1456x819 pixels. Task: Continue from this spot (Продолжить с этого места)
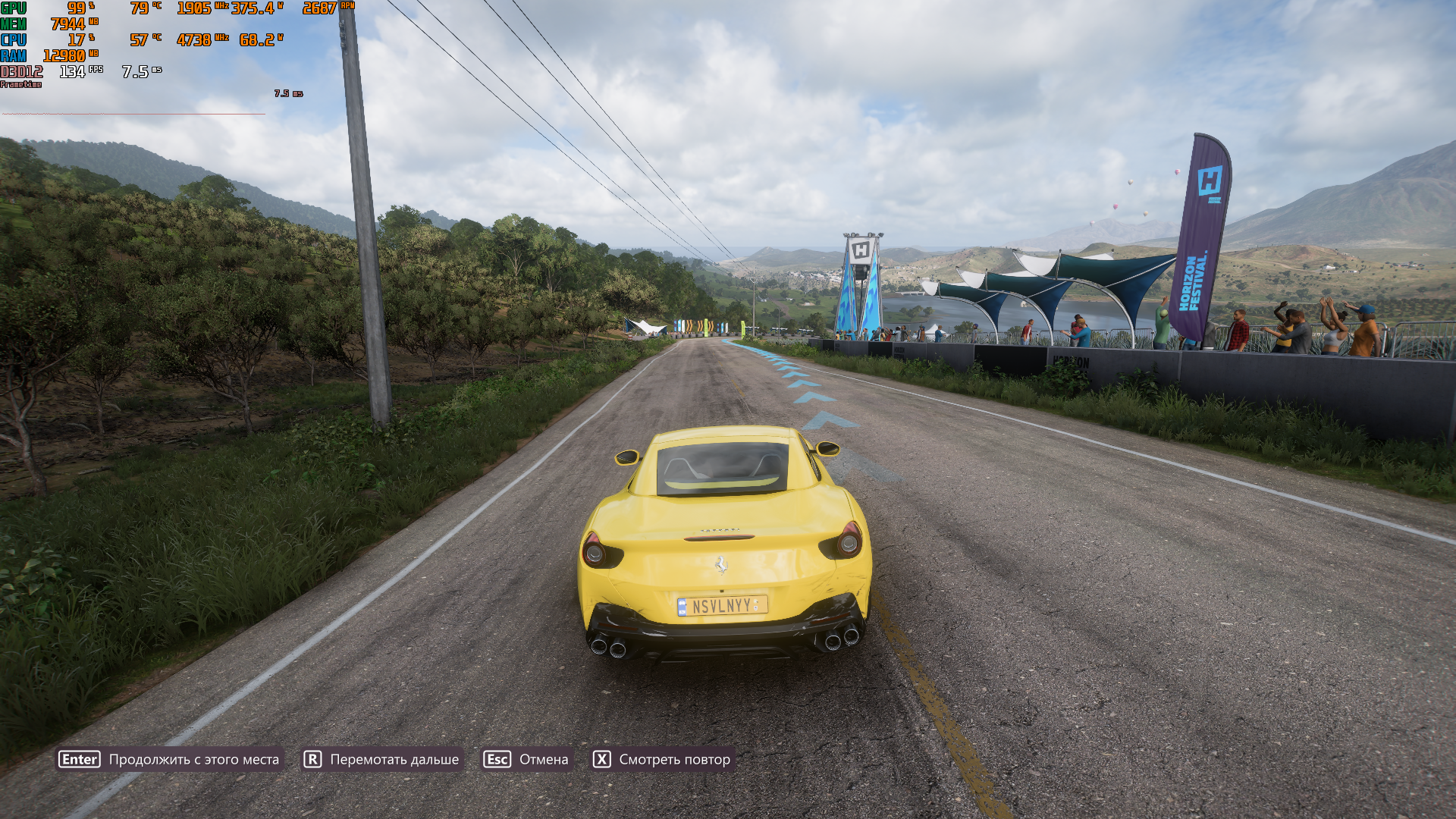(171, 759)
